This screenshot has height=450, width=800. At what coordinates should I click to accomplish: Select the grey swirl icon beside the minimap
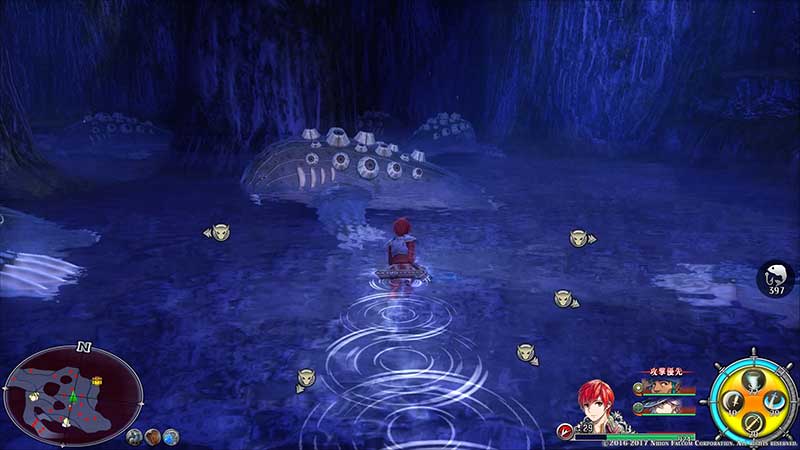[134, 436]
